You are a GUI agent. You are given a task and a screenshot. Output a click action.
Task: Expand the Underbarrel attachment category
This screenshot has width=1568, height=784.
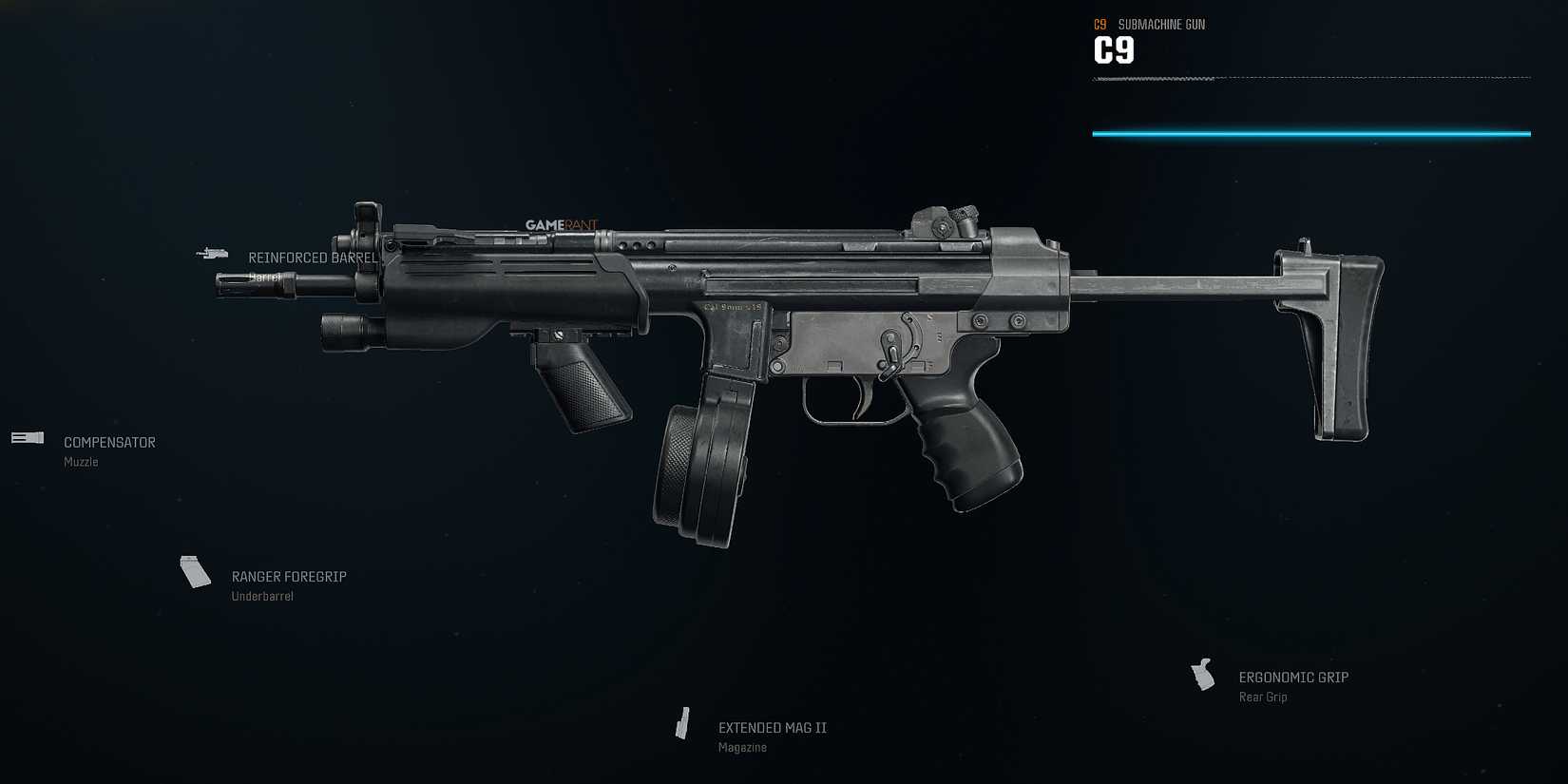(x=262, y=595)
